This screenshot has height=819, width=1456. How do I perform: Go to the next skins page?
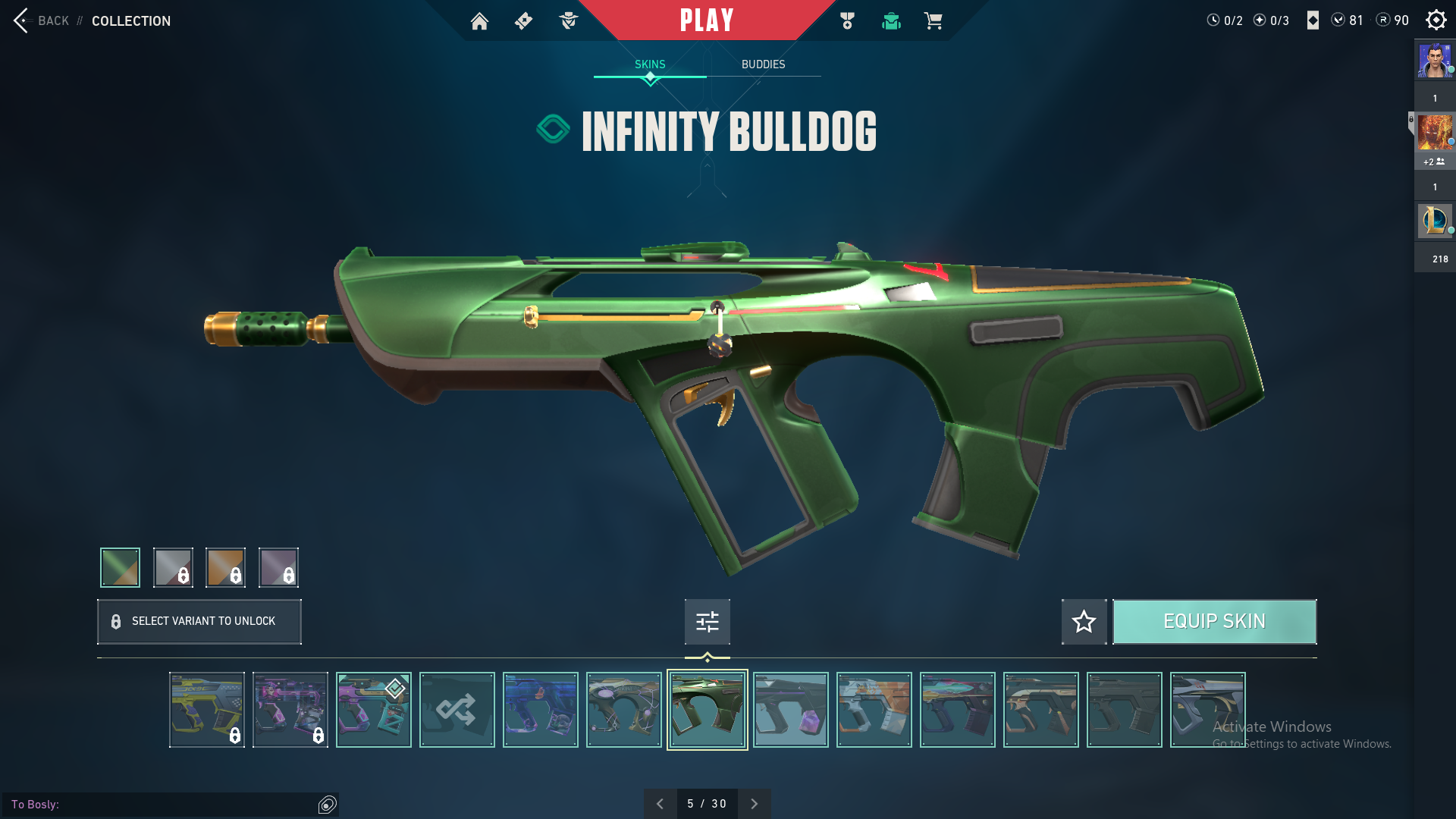tap(754, 804)
